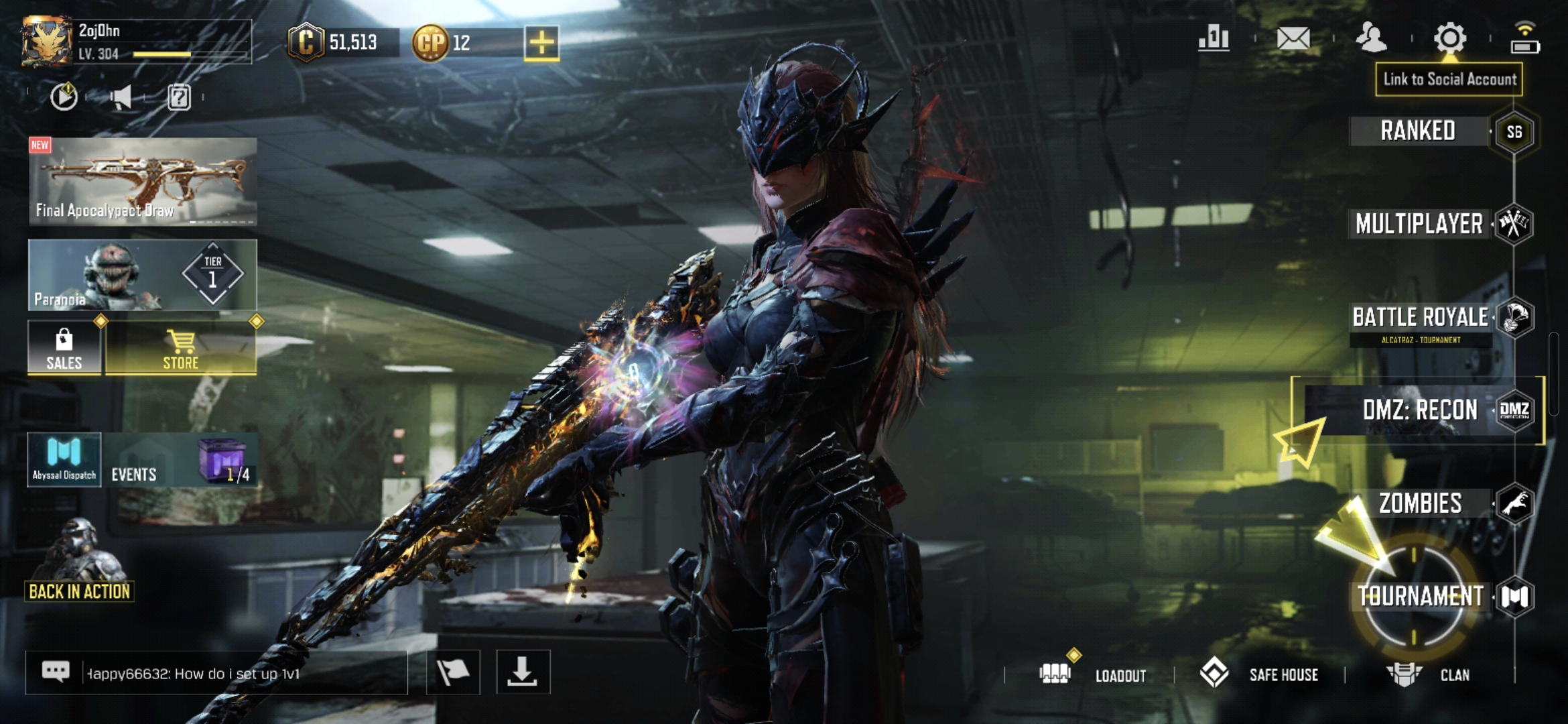Screen dimensions: 1568x724
Task: Open the Sales shop
Action: (x=64, y=347)
